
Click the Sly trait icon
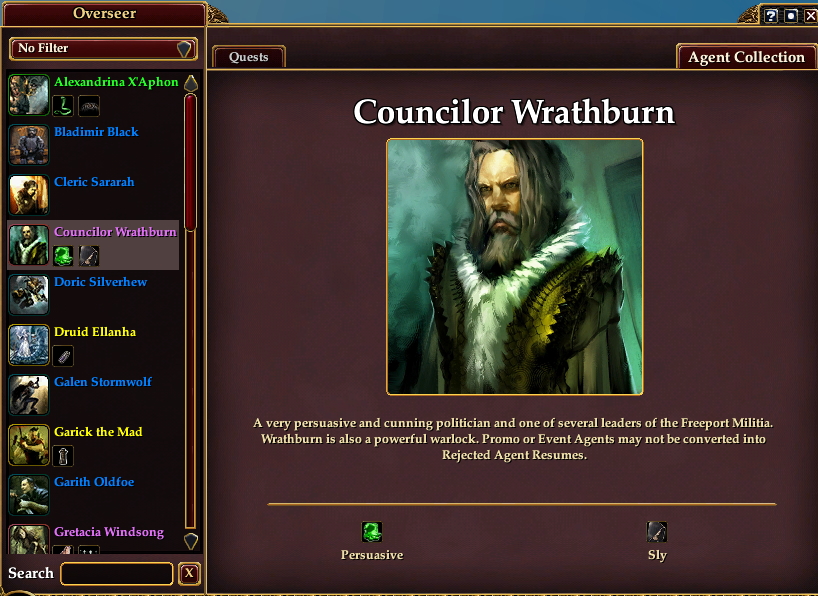(x=657, y=532)
